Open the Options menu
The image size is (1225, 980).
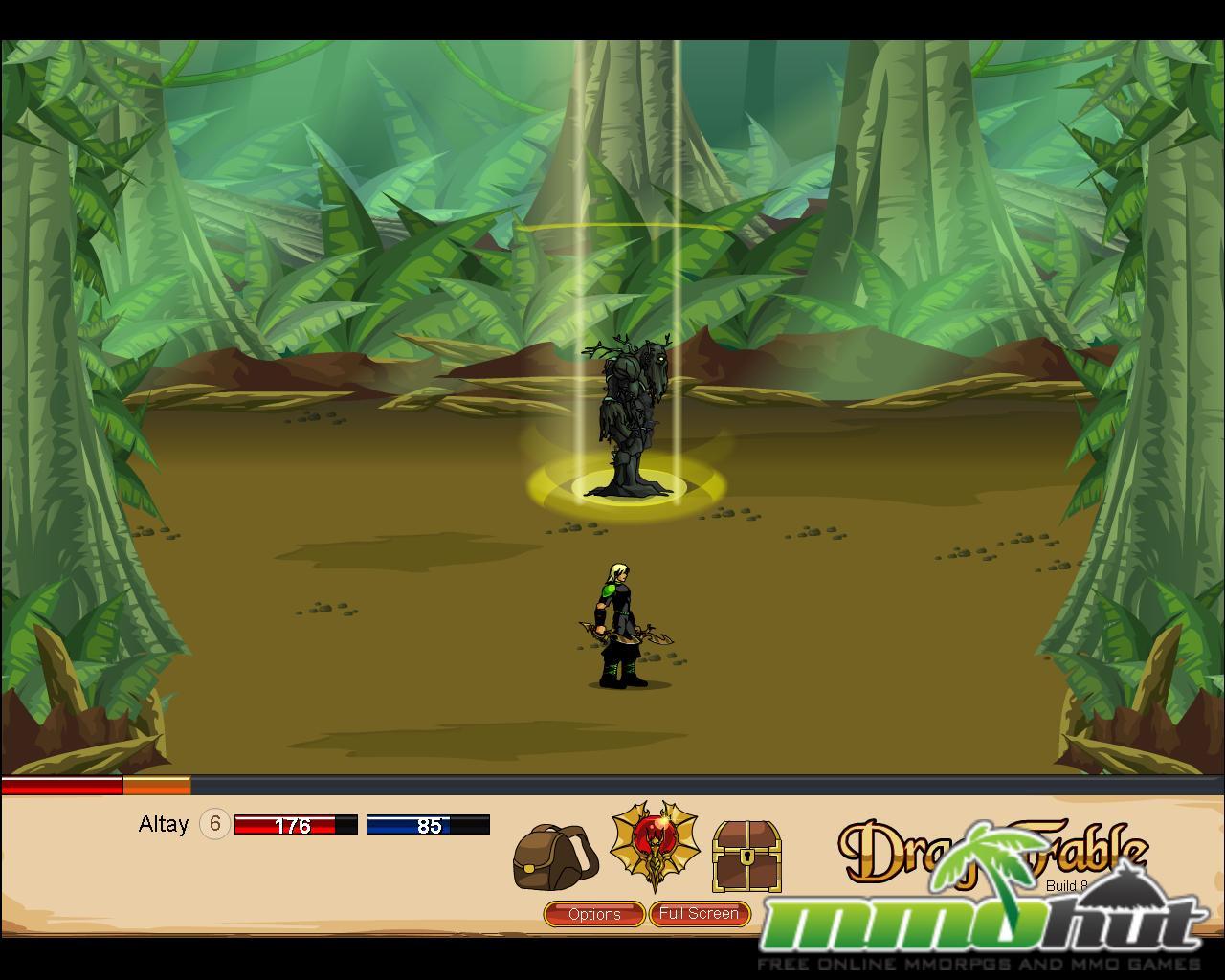(x=593, y=914)
